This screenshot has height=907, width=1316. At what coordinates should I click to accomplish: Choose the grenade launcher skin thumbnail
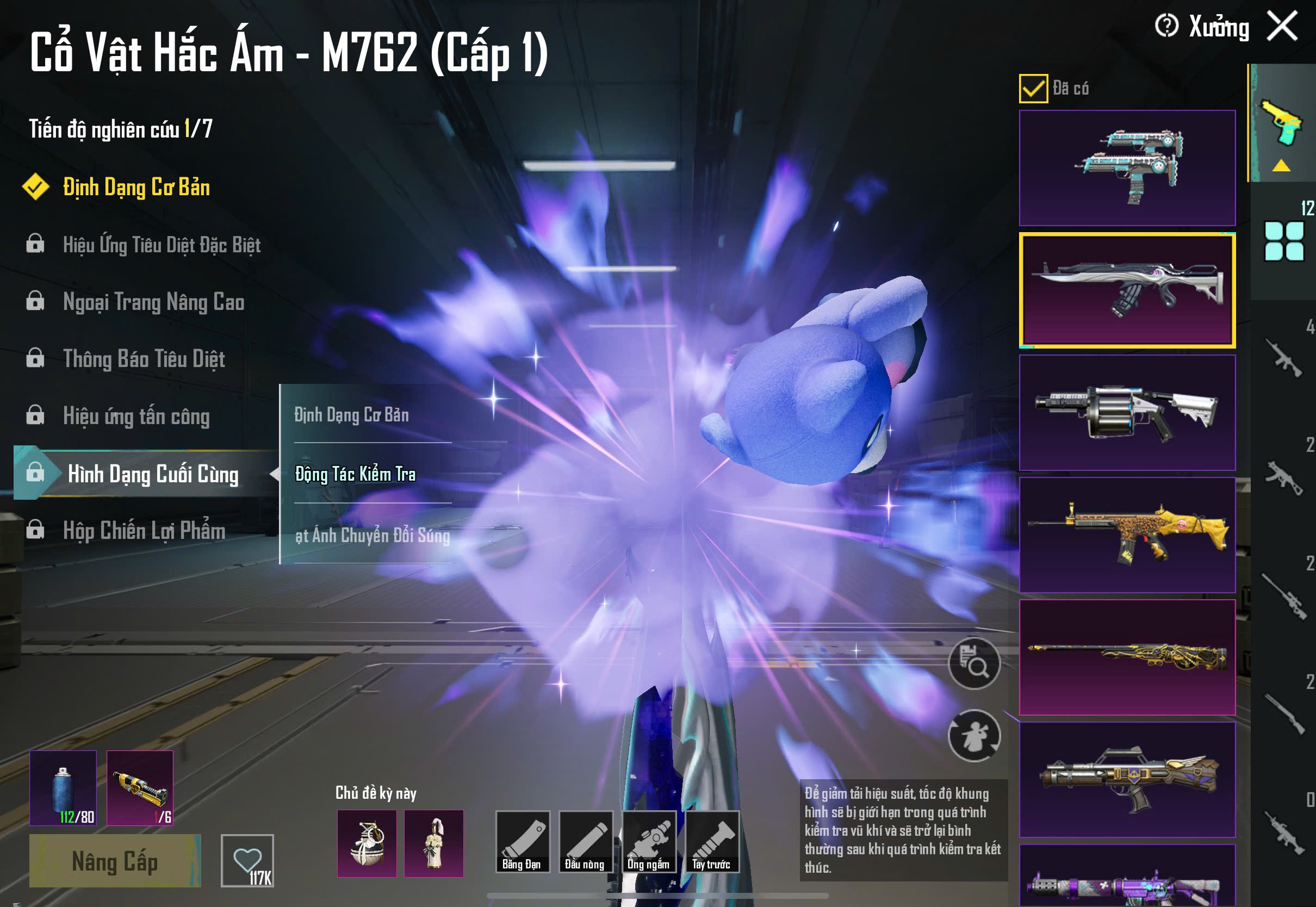point(1127,413)
